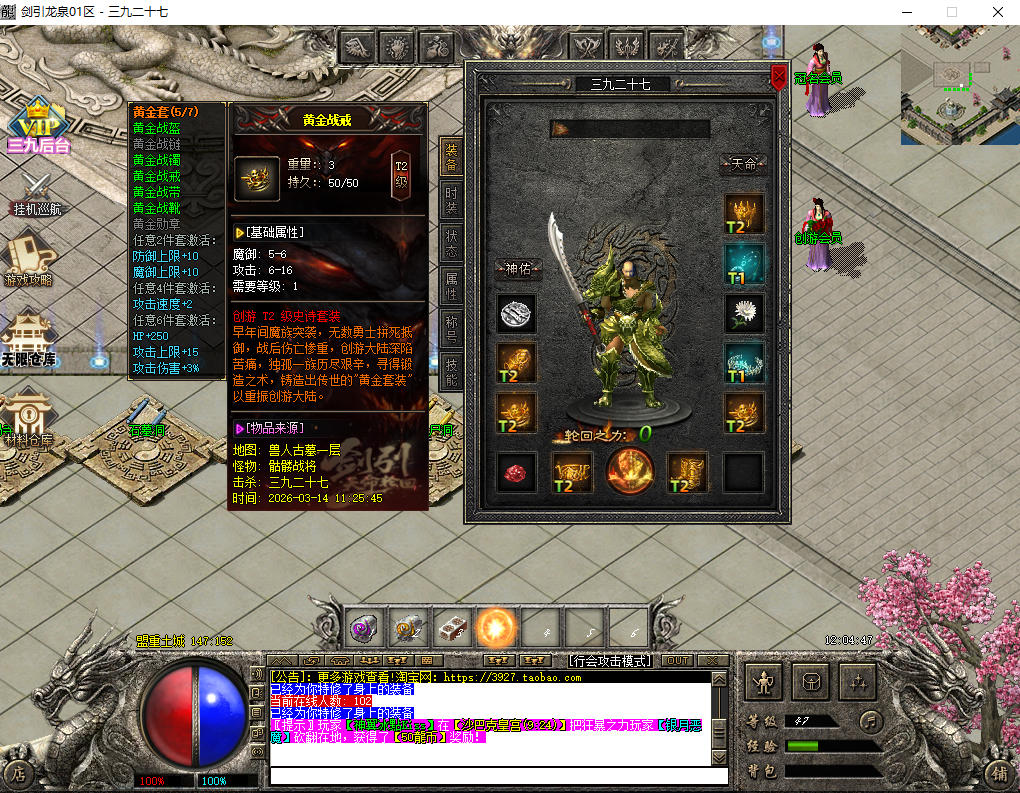The image size is (1020, 793).
Task: Open the 无限仓库 unlimited warehouse
Action: [28, 338]
